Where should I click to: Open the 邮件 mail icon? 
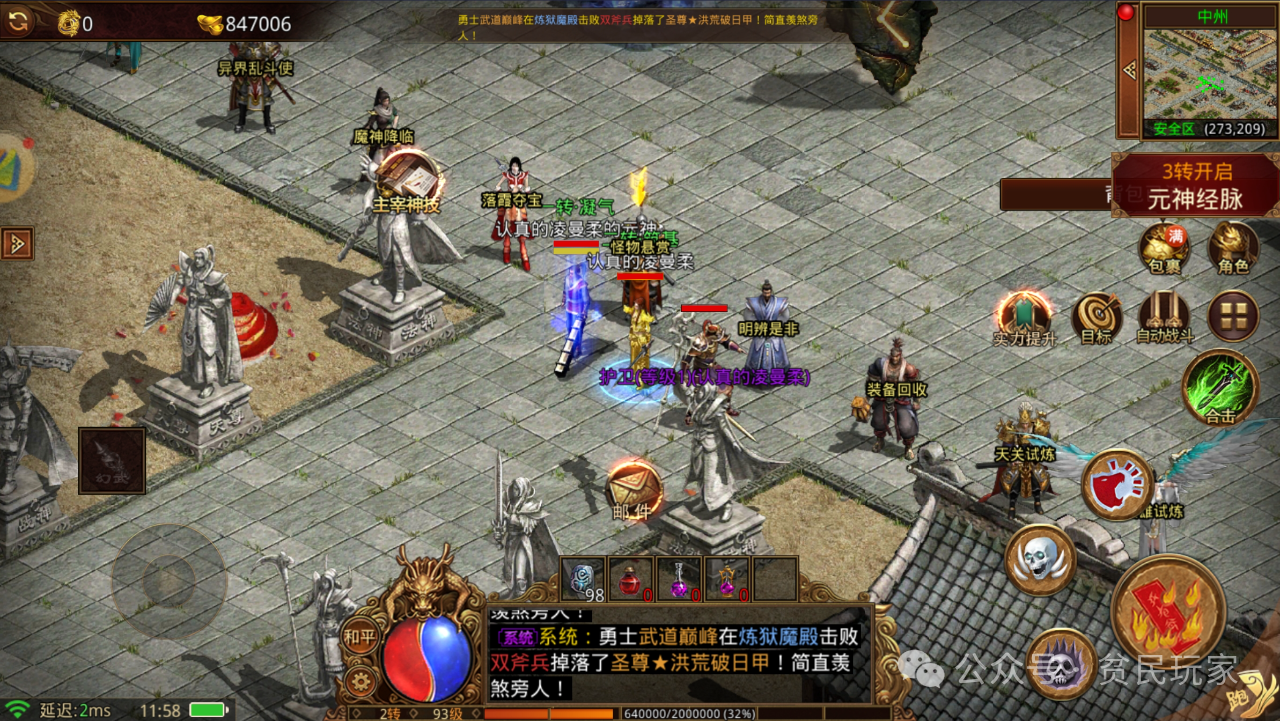(633, 490)
